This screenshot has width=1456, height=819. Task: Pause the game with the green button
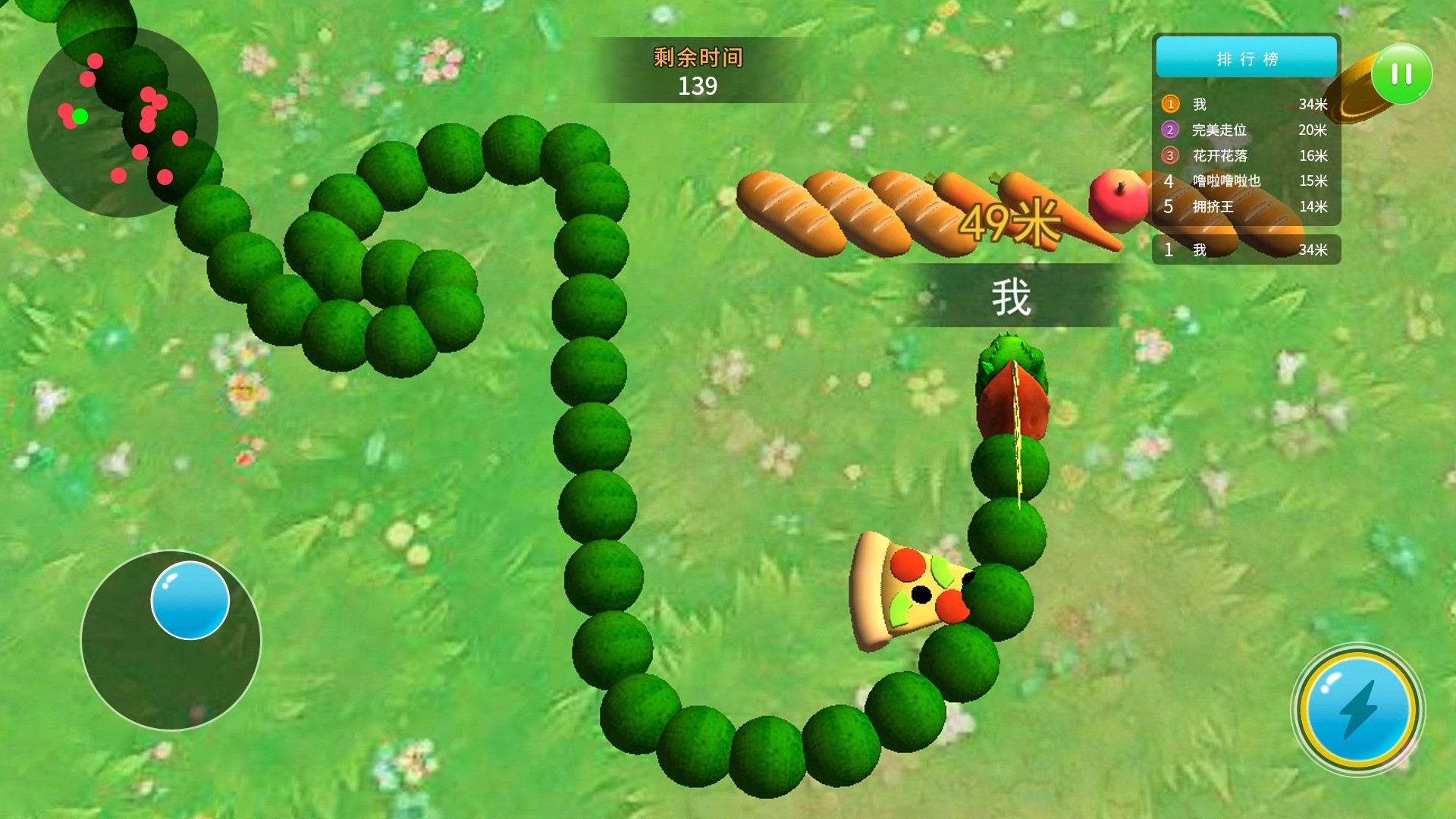1401,74
